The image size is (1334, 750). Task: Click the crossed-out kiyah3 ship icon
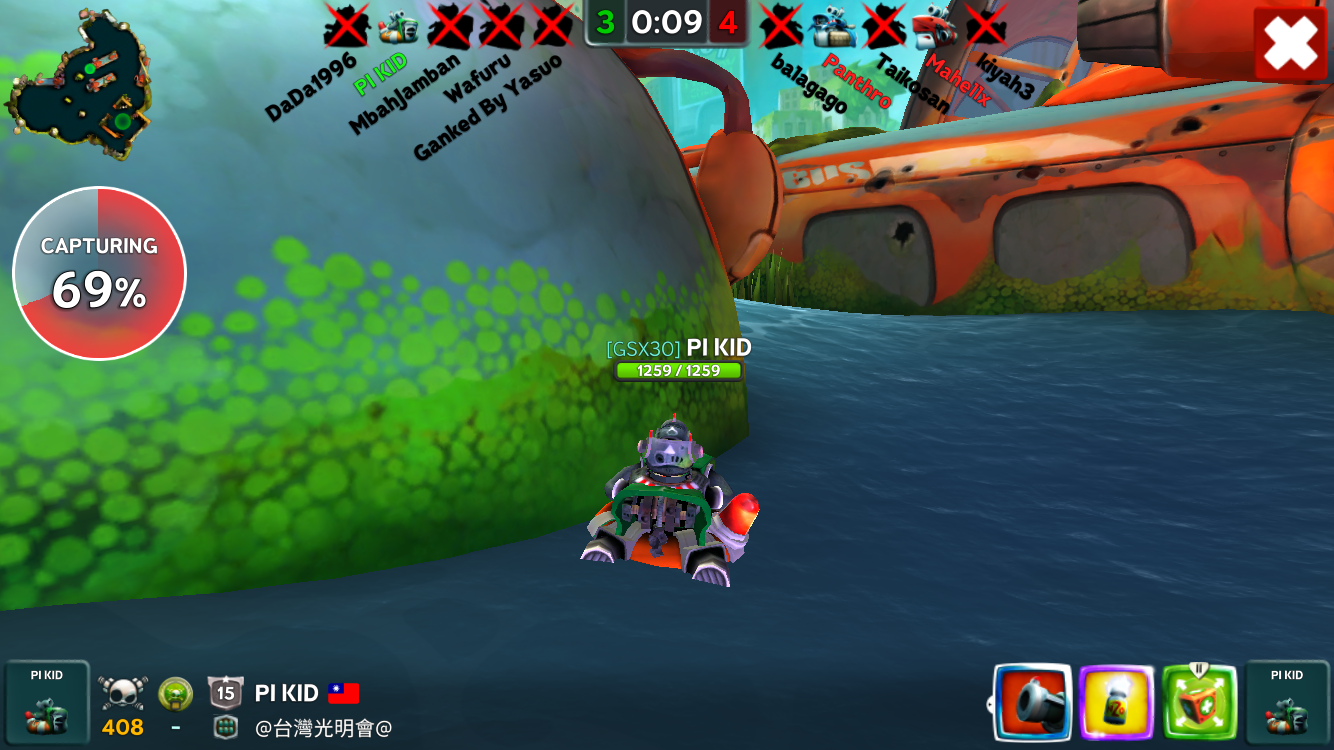click(986, 26)
